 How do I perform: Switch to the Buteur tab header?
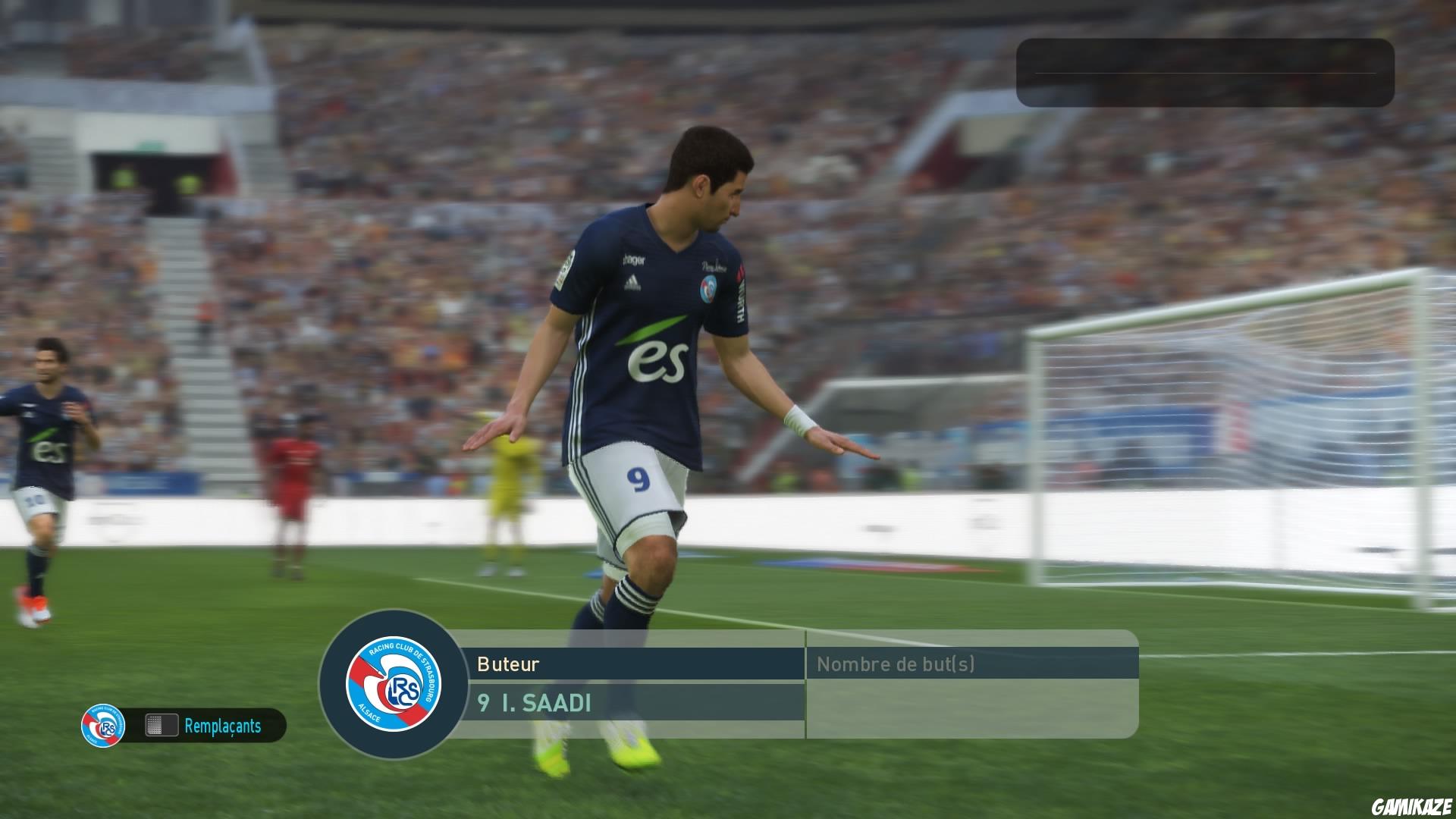pyautogui.click(x=507, y=665)
